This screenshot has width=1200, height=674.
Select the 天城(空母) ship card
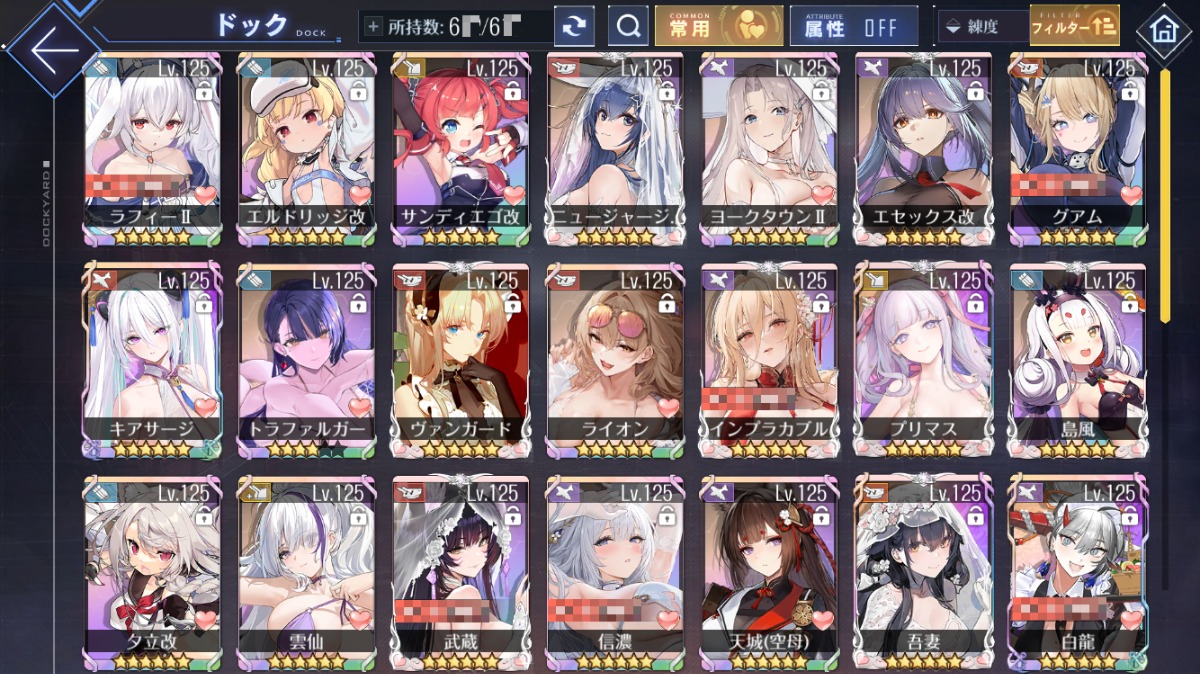coord(768,570)
